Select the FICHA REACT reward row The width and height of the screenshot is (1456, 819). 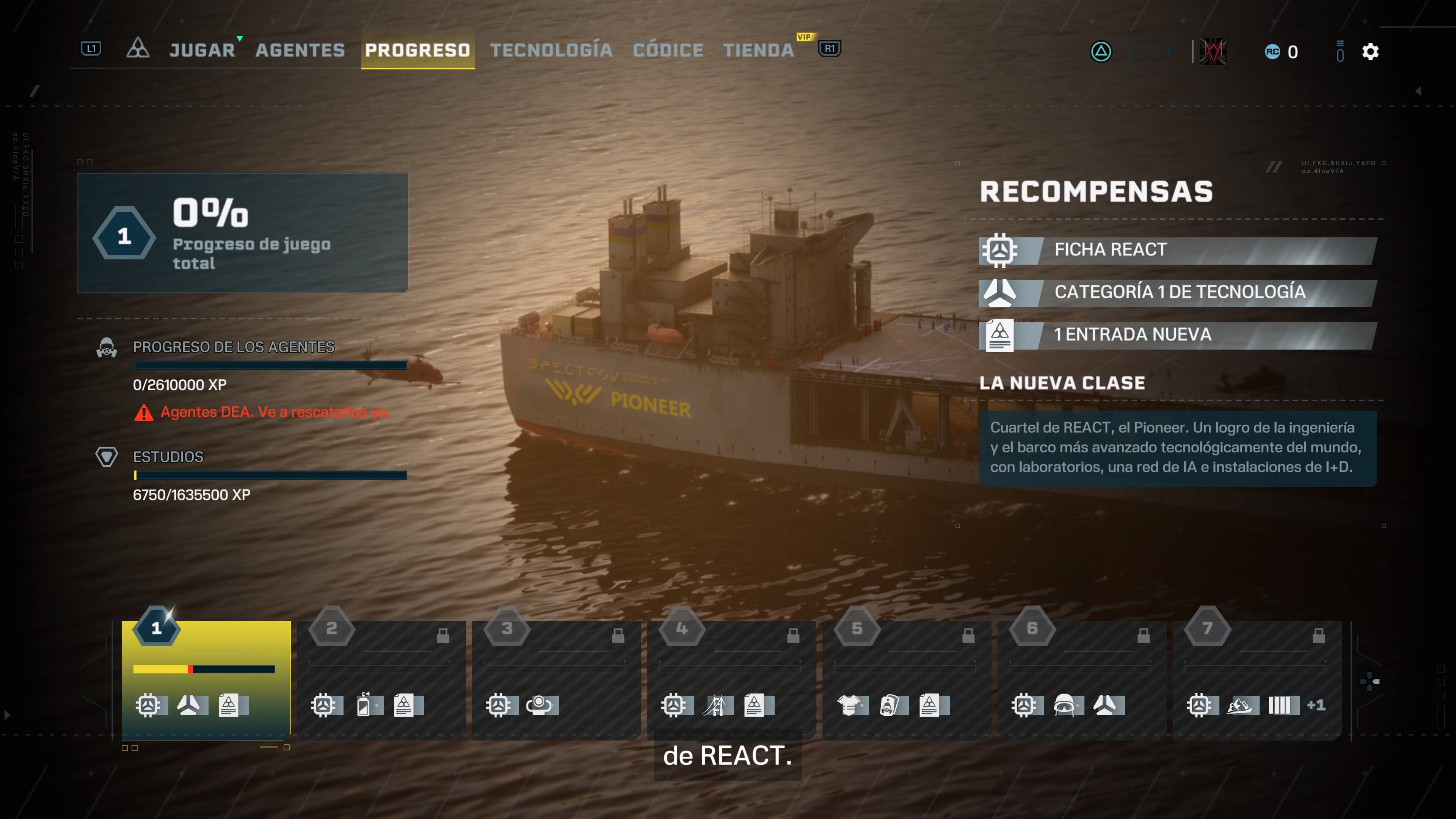coord(1178,250)
